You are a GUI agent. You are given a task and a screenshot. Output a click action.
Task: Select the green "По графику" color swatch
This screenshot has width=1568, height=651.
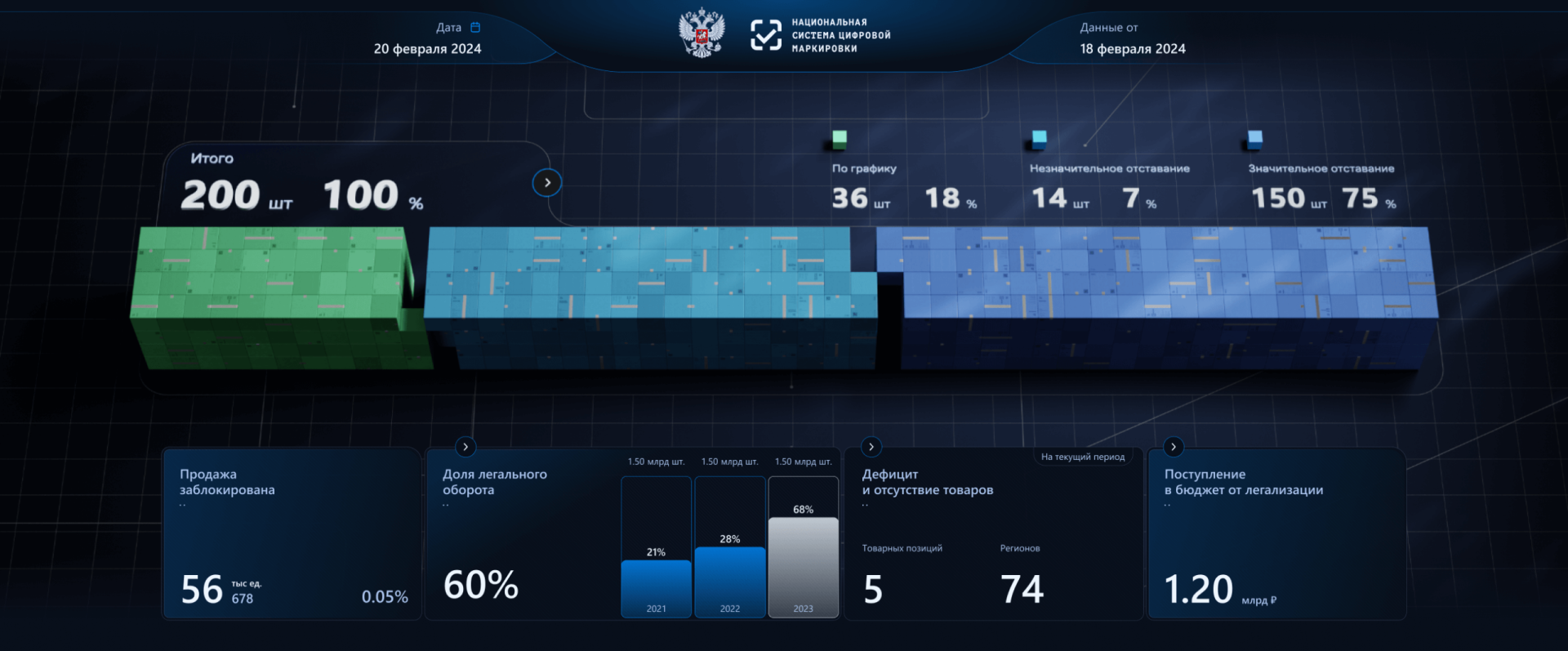838,138
